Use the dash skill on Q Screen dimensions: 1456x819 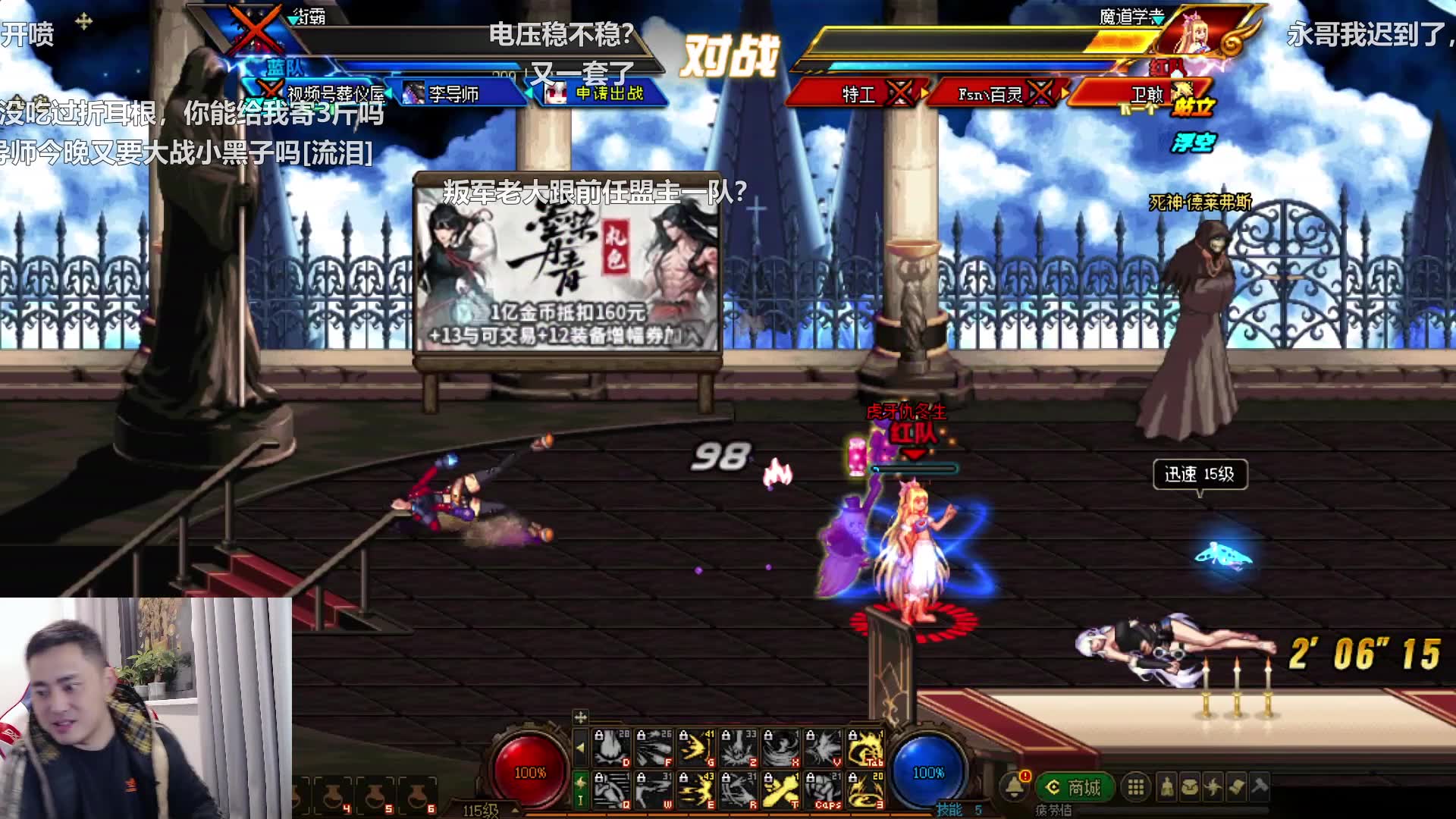(612, 789)
